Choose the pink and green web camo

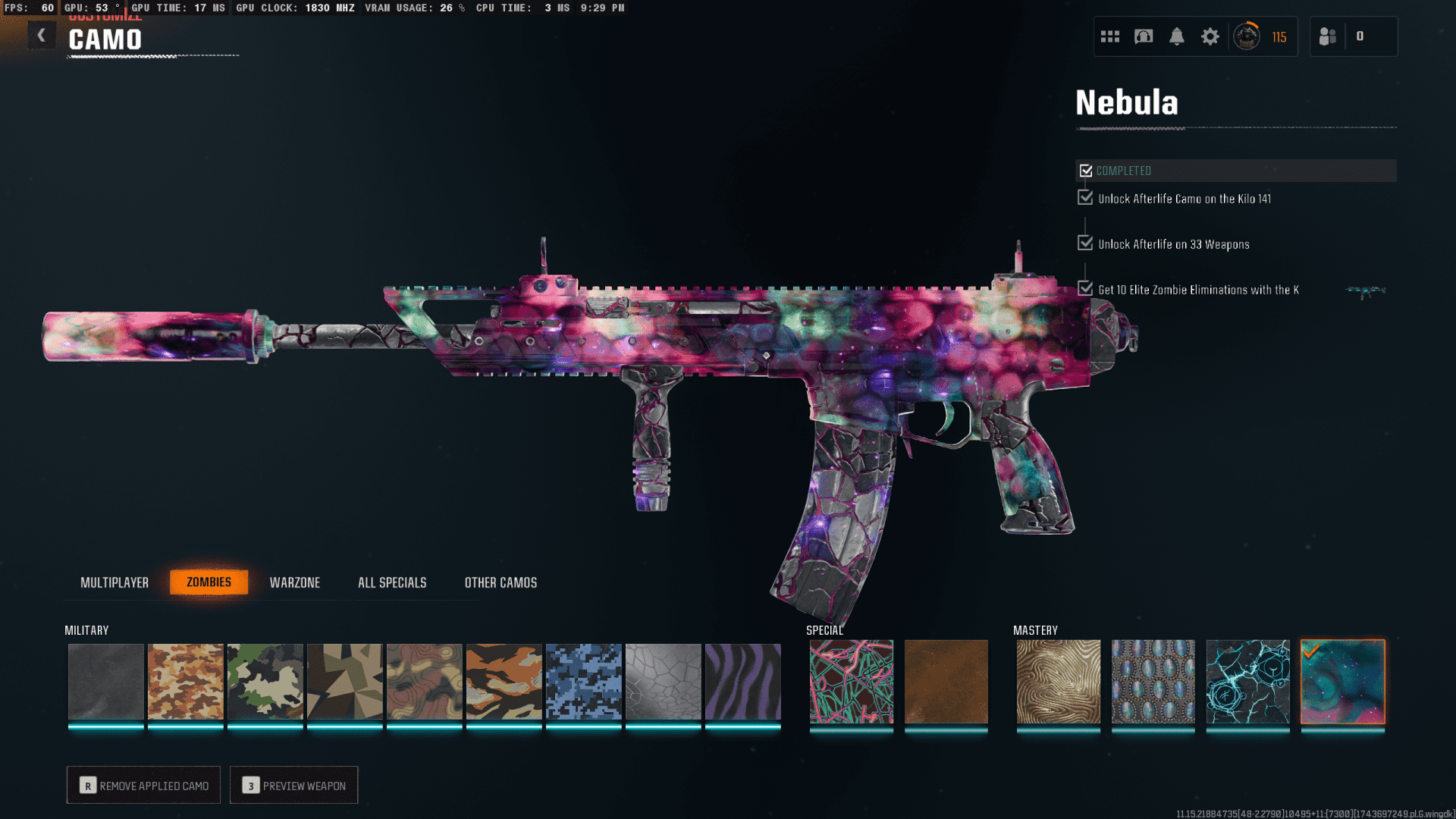[851, 681]
